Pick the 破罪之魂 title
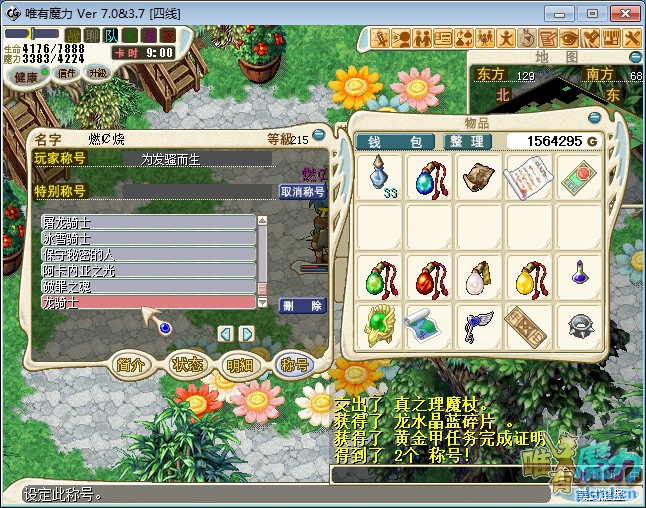The width and height of the screenshot is (646, 508). (148, 286)
